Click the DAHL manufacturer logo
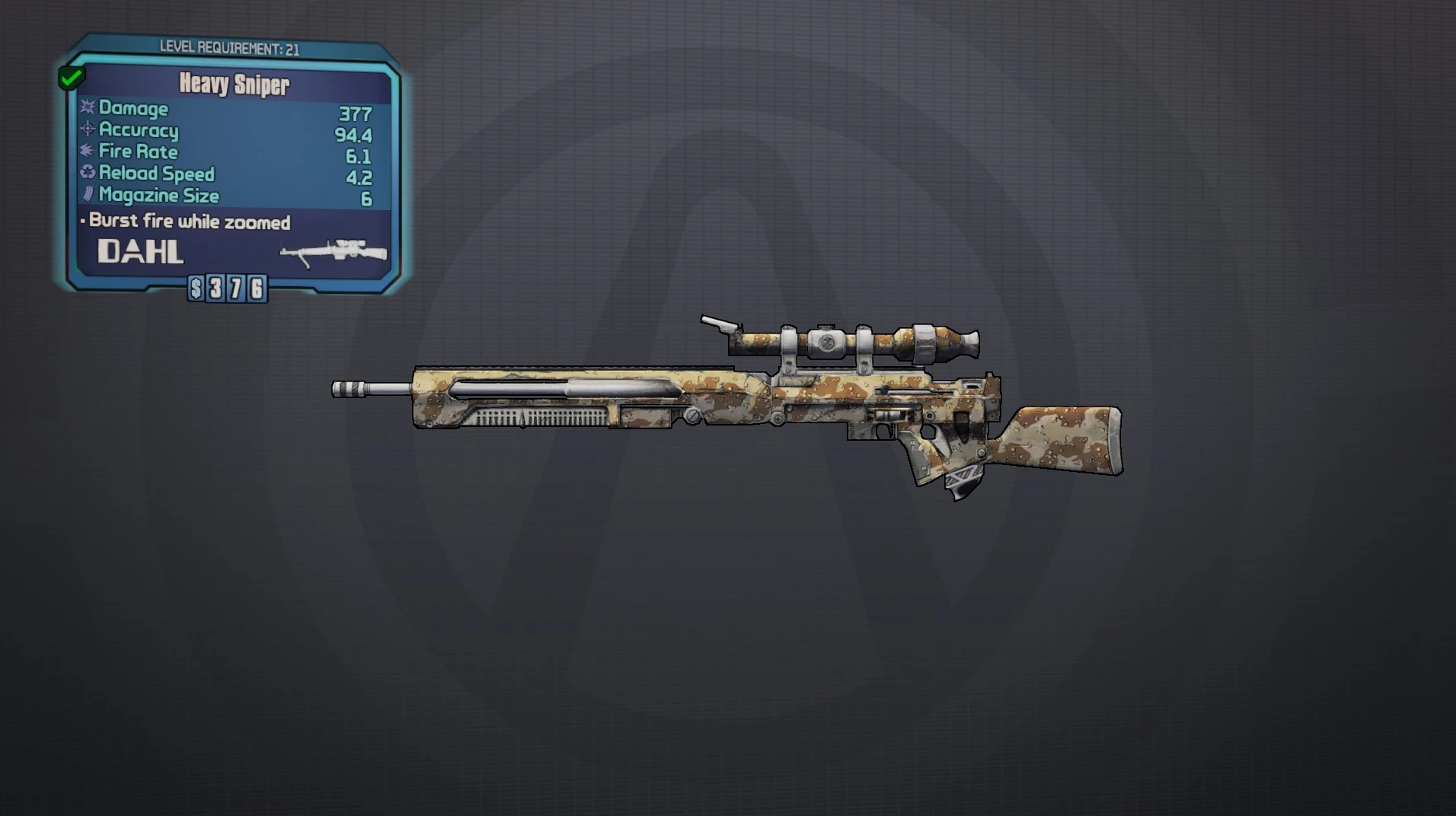 pyautogui.click(x=140, y=250)
